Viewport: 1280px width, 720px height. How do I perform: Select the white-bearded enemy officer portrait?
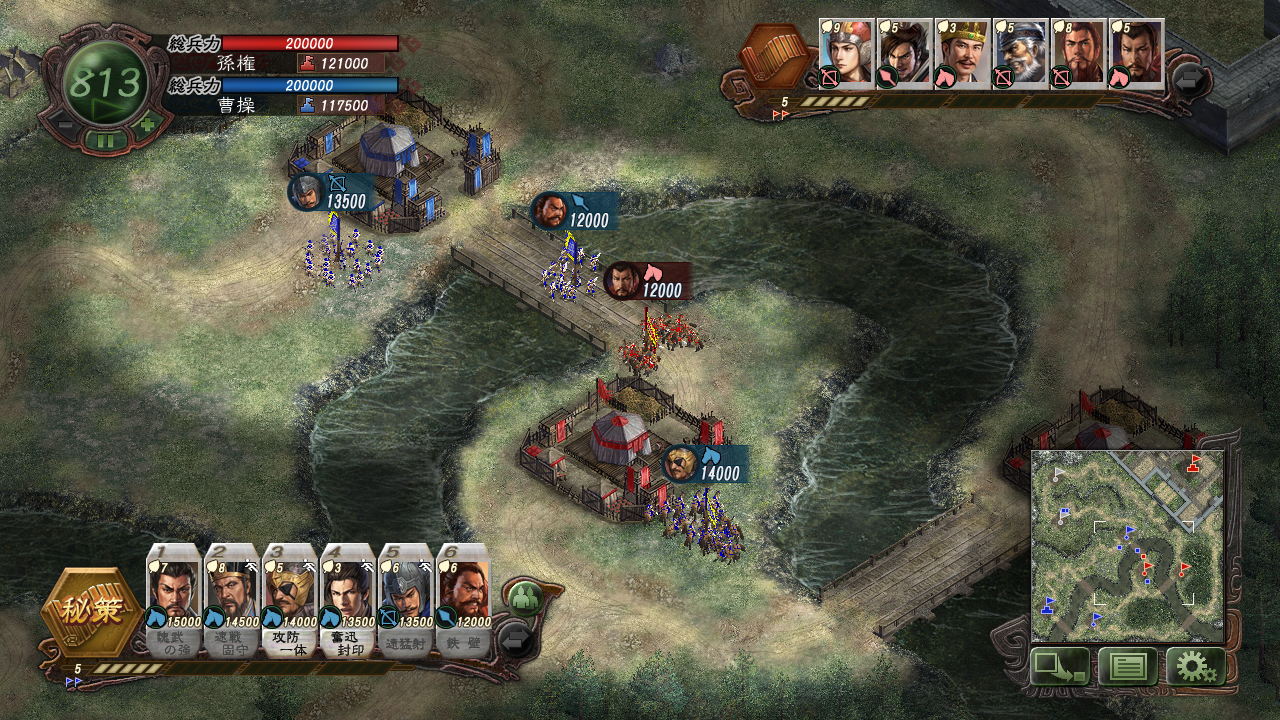coord(1020,54)
